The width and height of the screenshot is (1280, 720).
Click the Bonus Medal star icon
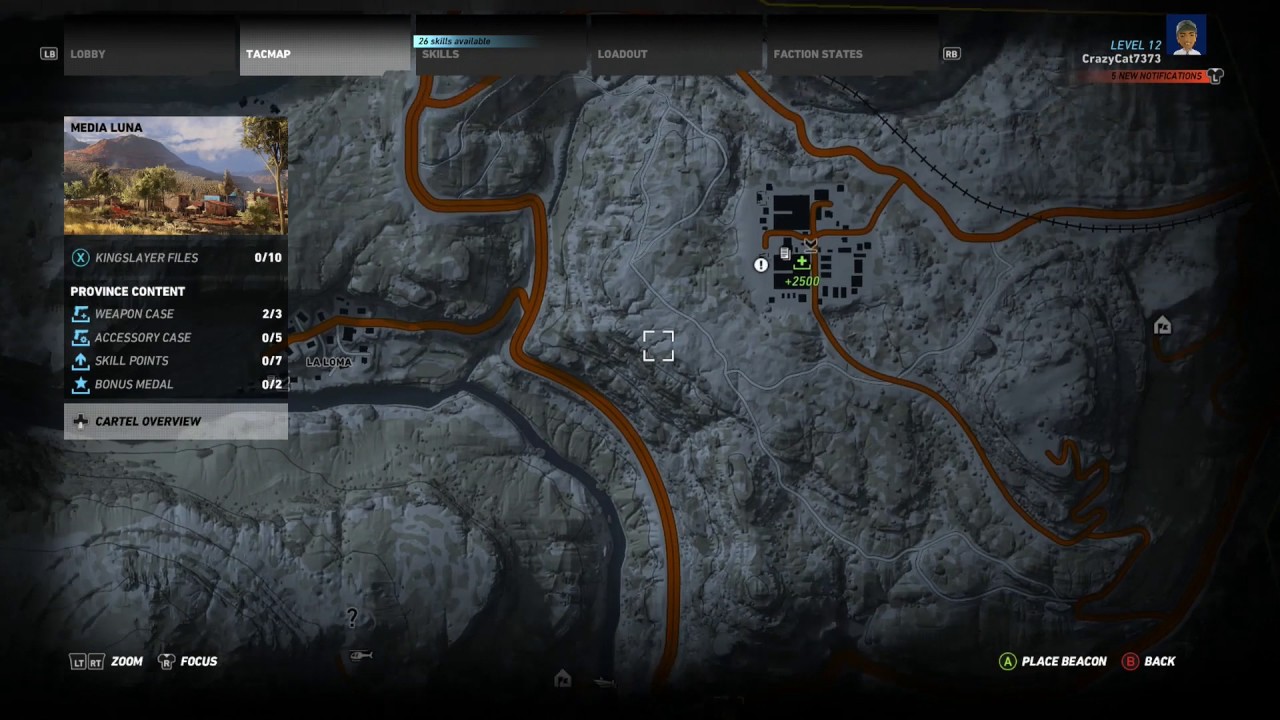(80, 384)
